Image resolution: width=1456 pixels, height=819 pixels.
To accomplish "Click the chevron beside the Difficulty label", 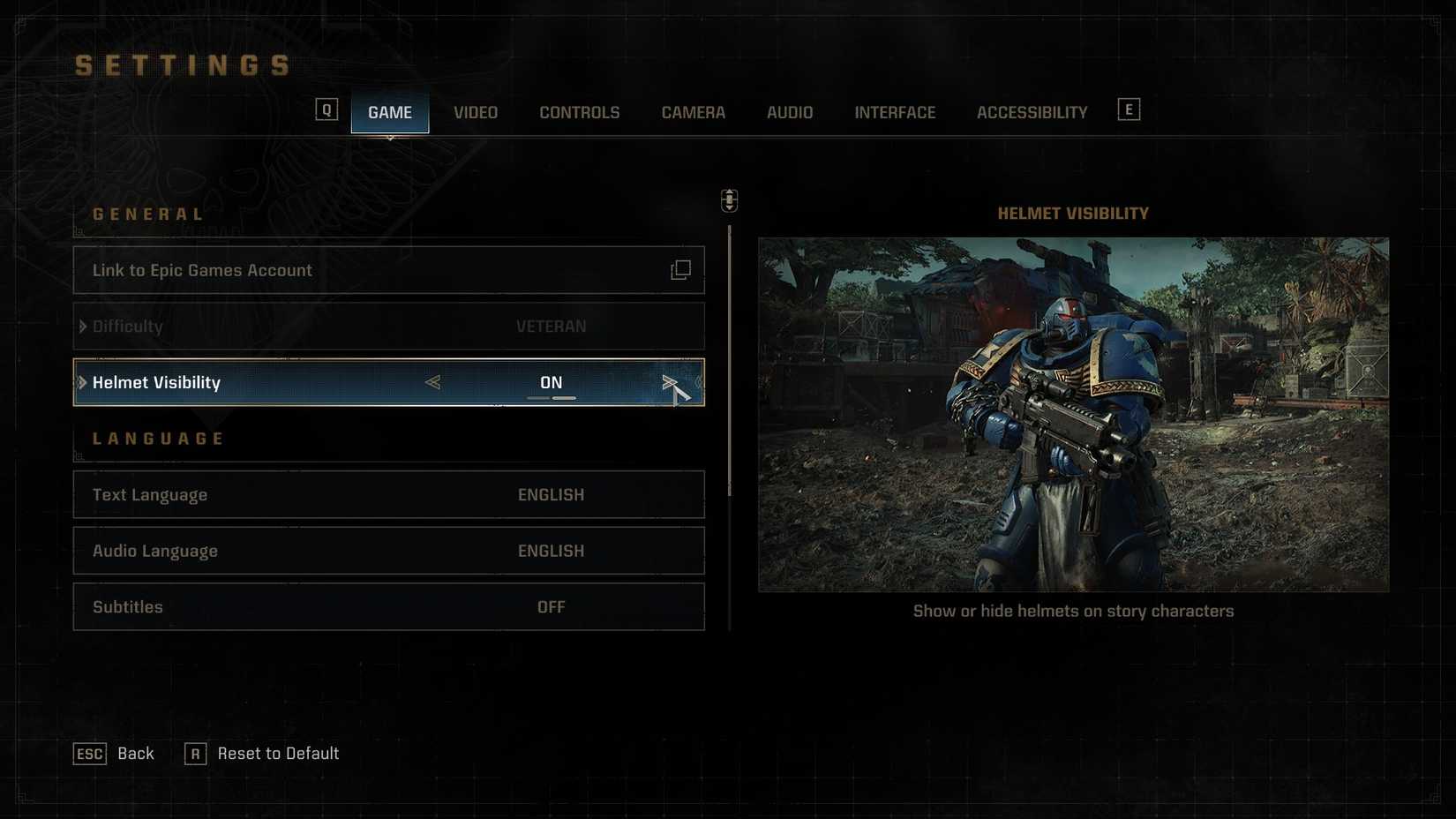I will point(83,326).
